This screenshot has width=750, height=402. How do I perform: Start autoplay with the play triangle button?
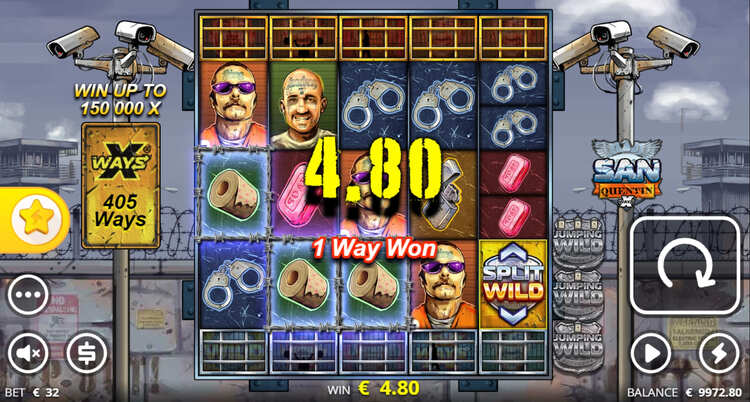coord(650,352)
